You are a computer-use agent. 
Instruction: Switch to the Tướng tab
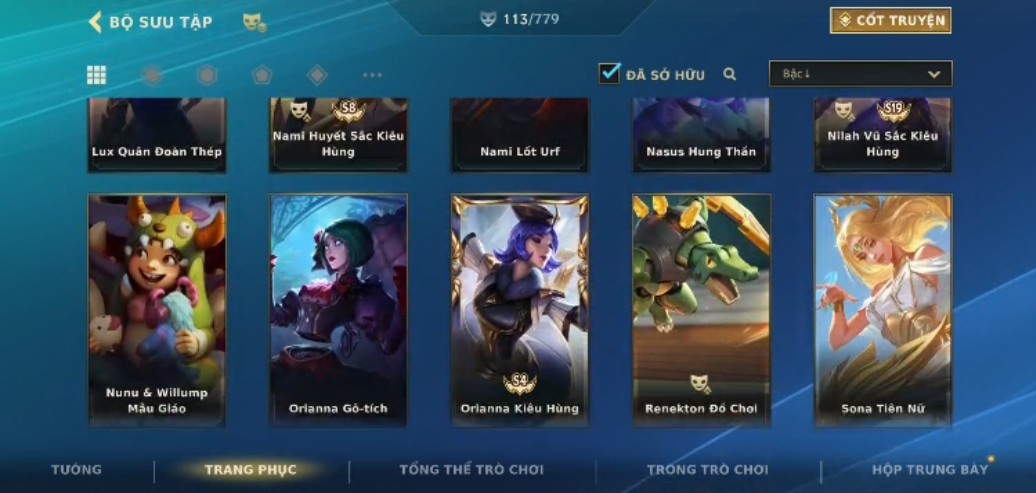click(x=77, y=470)
